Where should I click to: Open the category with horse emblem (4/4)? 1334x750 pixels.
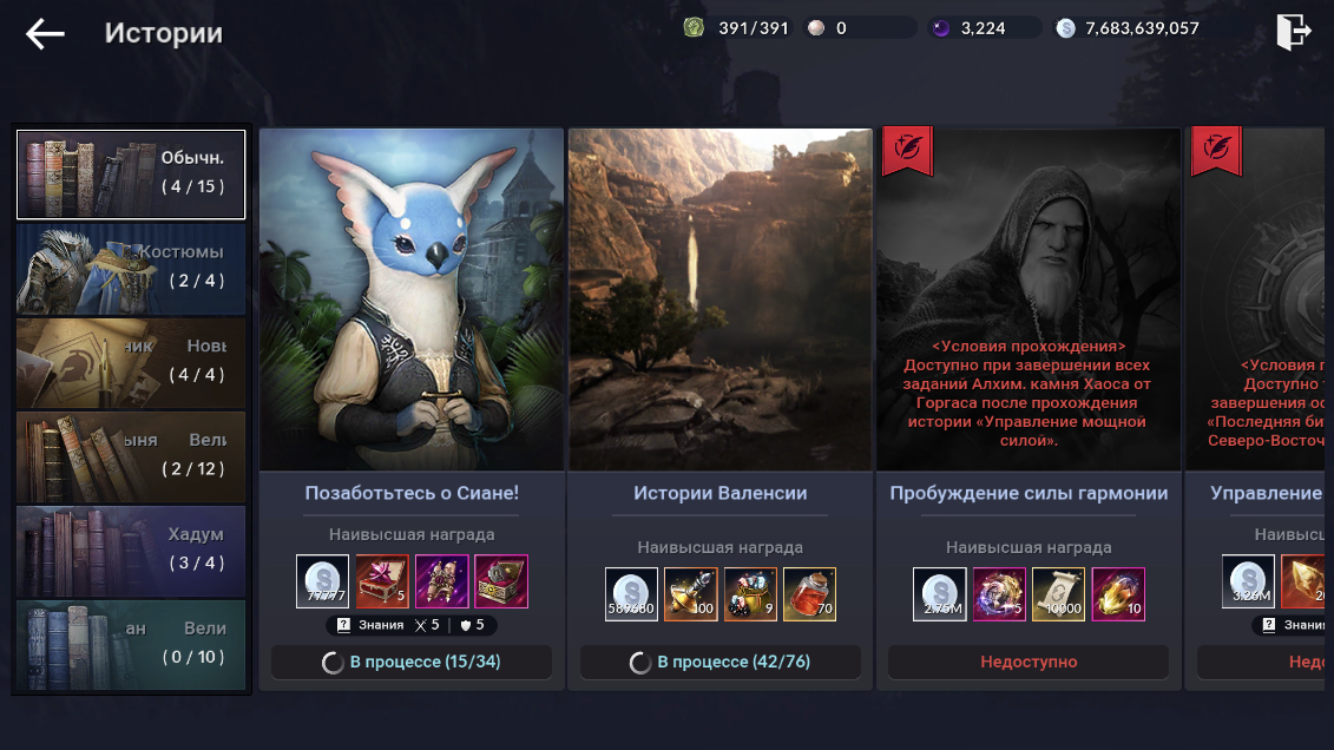[131, 362]
